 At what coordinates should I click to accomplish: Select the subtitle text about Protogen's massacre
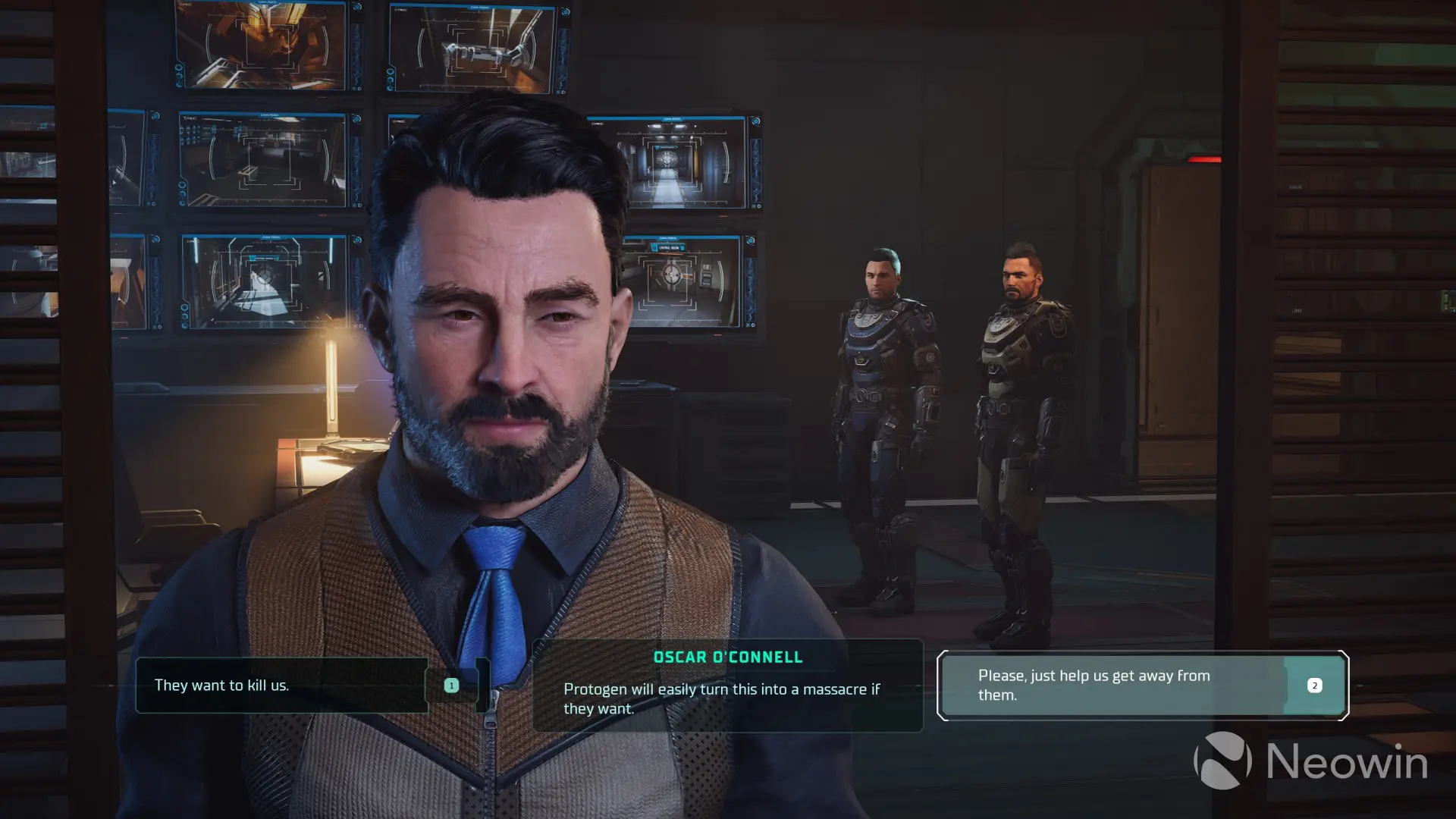(720, 699)
